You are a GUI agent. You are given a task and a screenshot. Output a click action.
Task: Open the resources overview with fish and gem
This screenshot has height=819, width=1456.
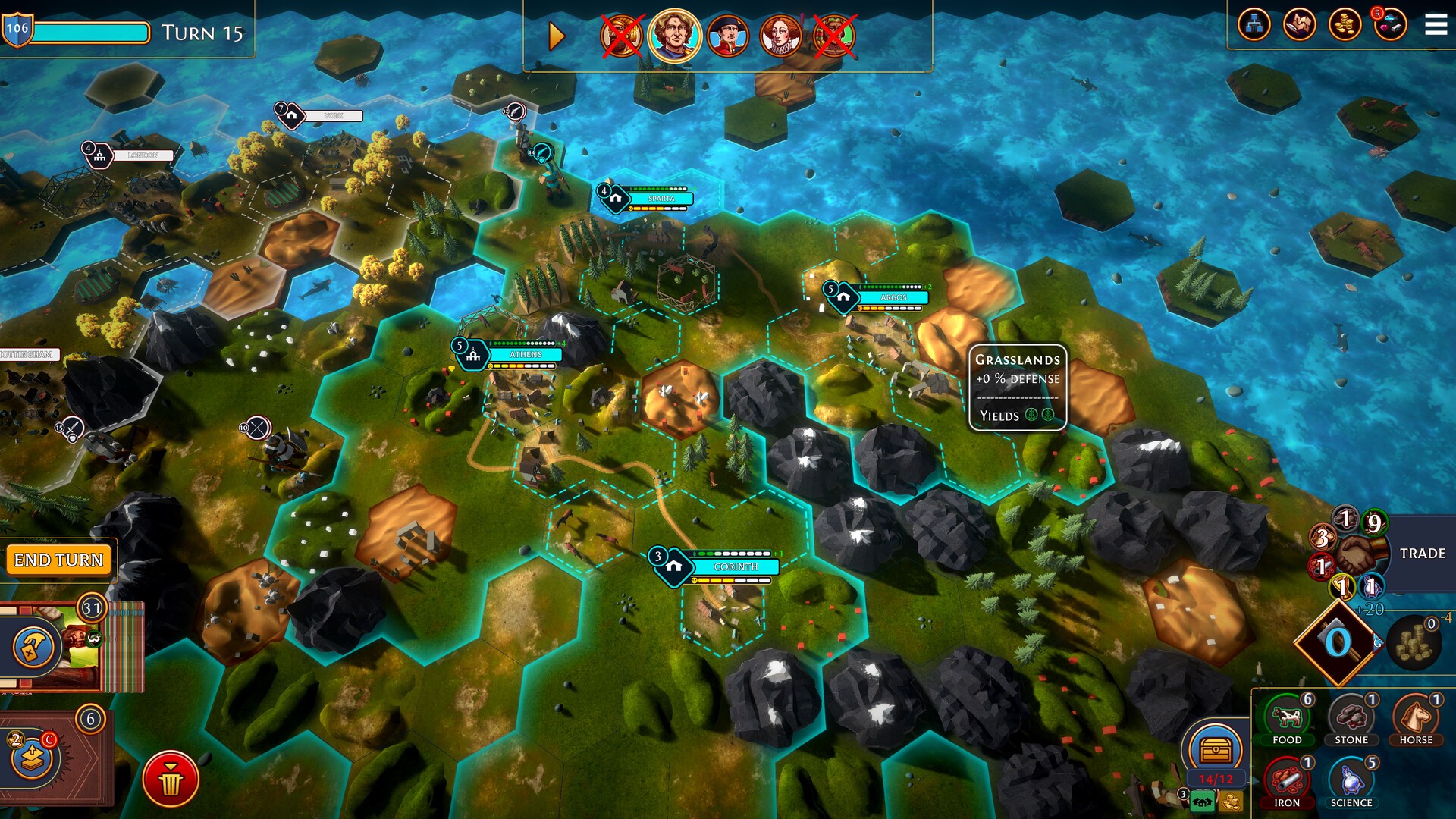pos(1390,25)
